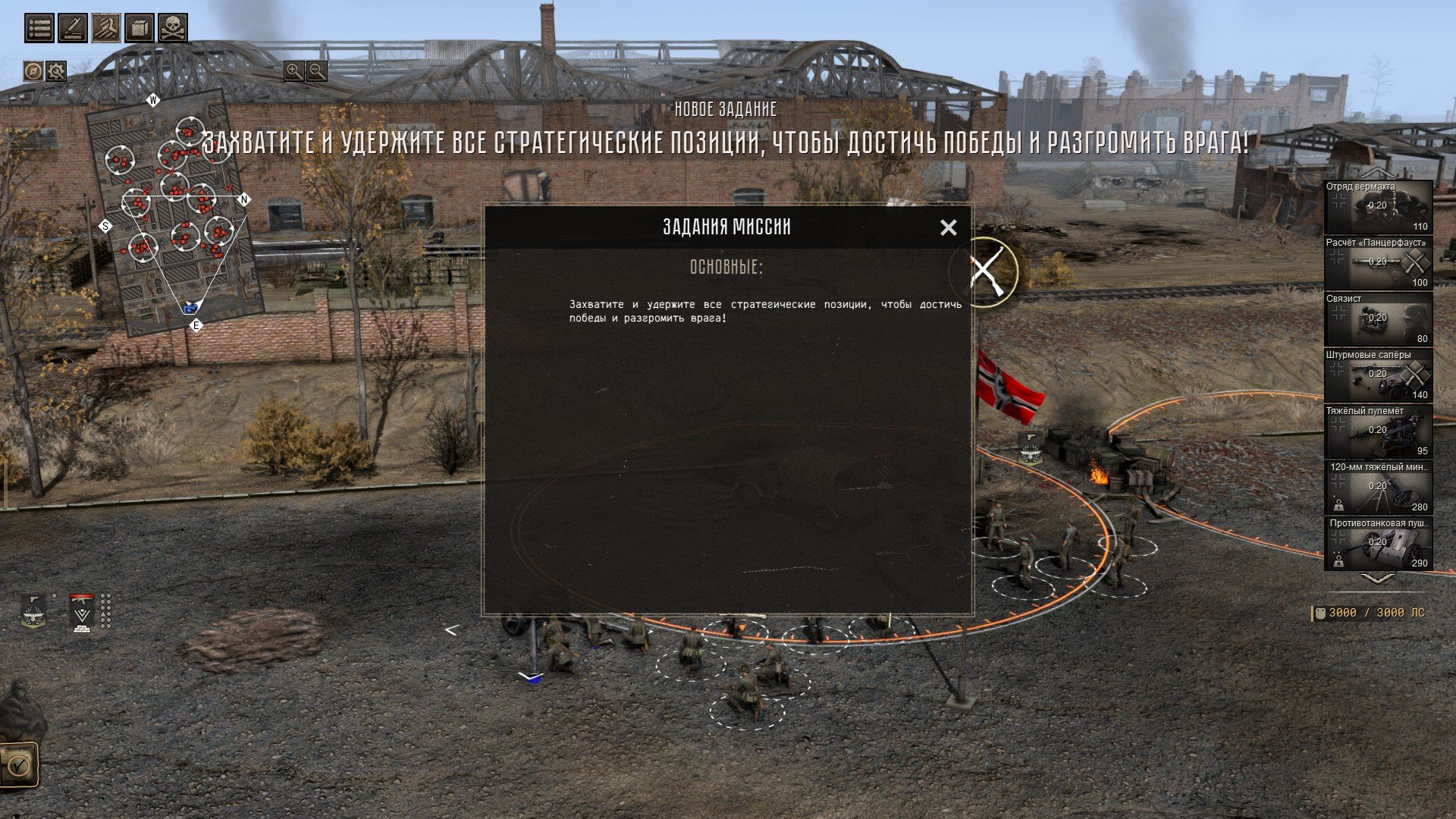Click on the tactical minimap
The width and height of the screenshot is (1456, 819).
(x=174, y=212)
